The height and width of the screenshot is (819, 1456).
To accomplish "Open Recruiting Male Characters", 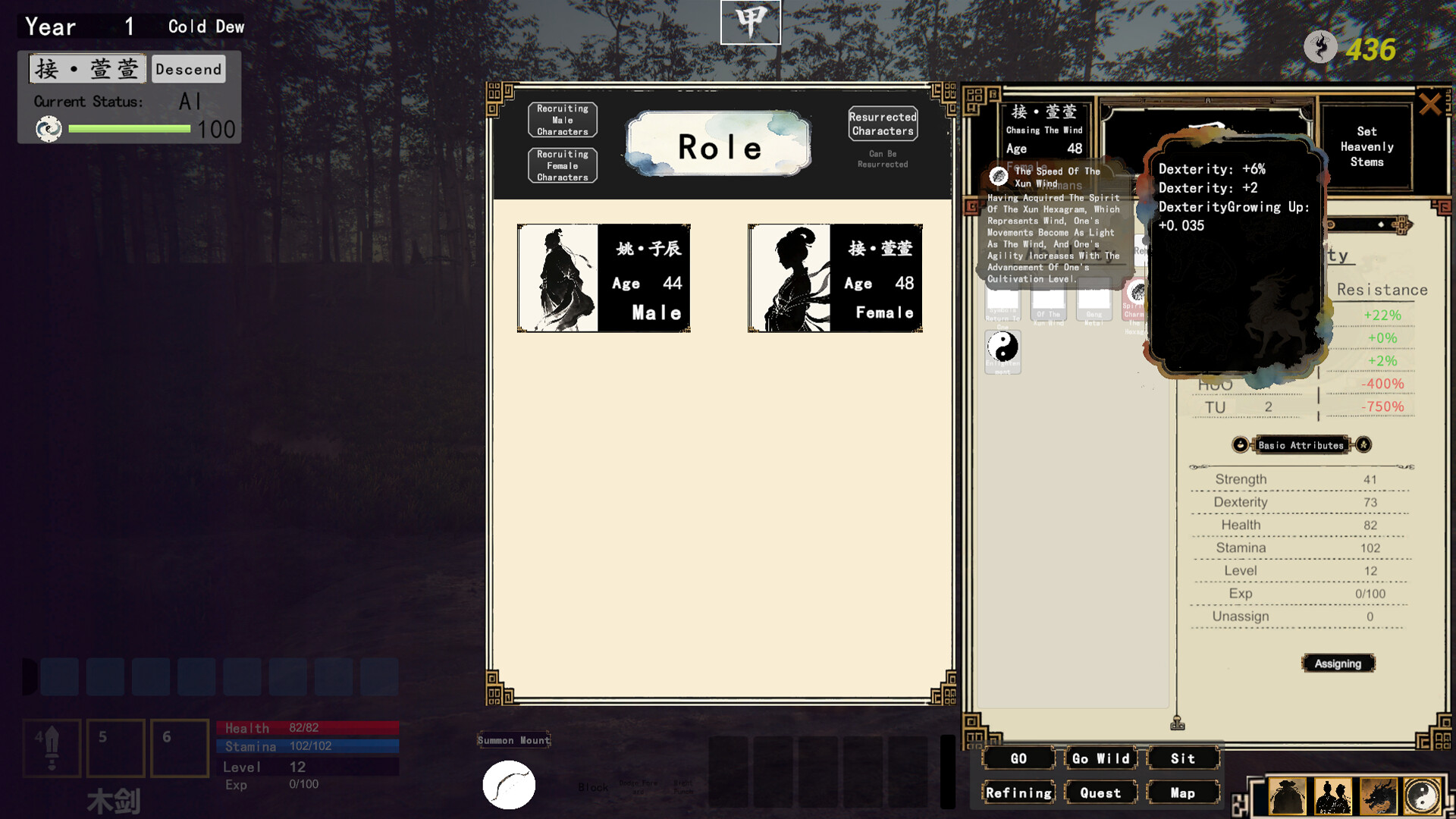I will (563, 121).
